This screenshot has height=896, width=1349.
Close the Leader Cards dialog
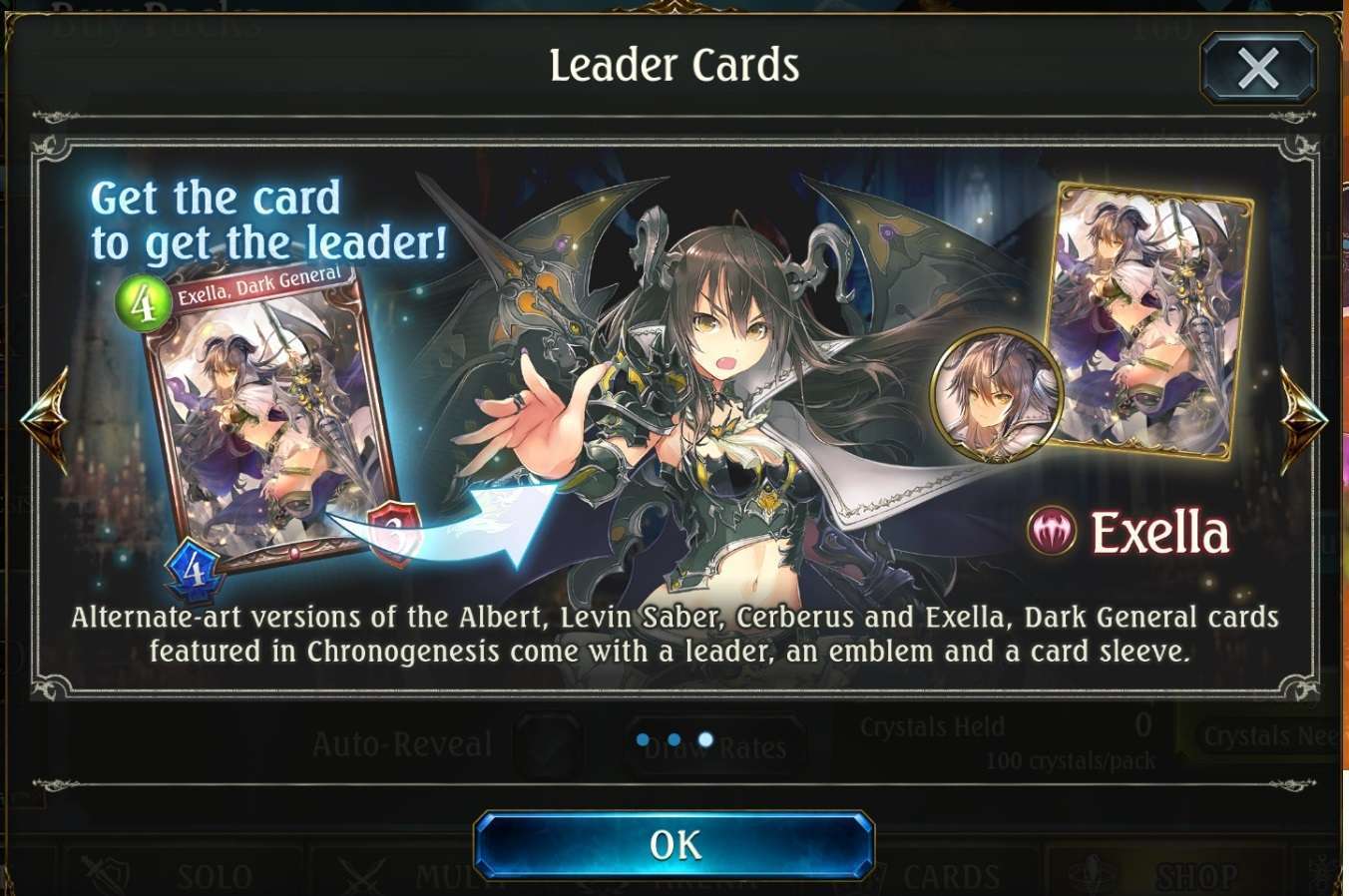point(1258,69)
